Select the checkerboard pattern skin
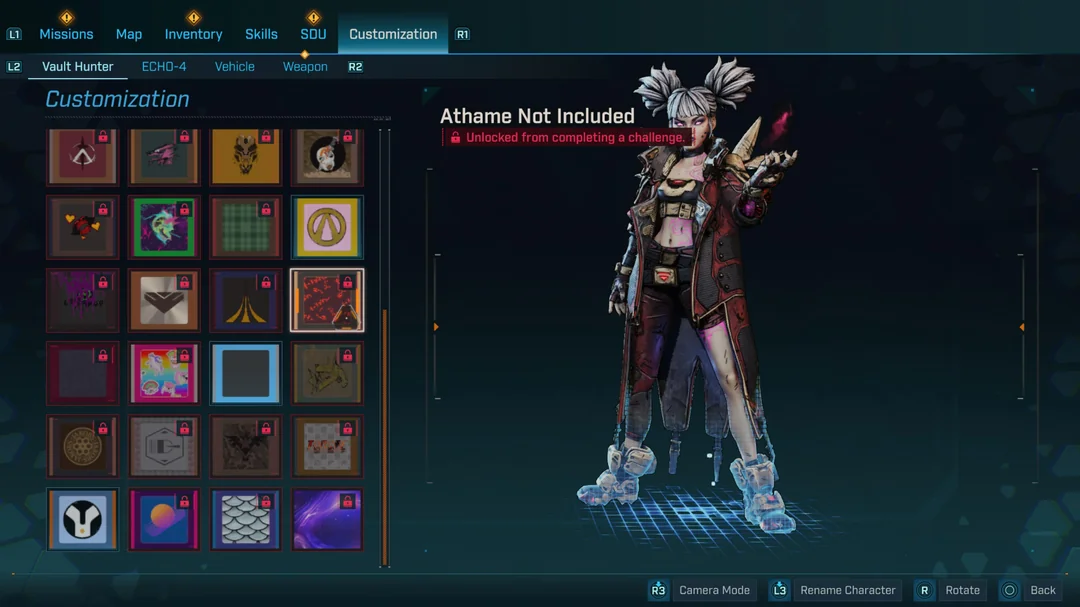The image size is (1080, 607). (328, 446)
